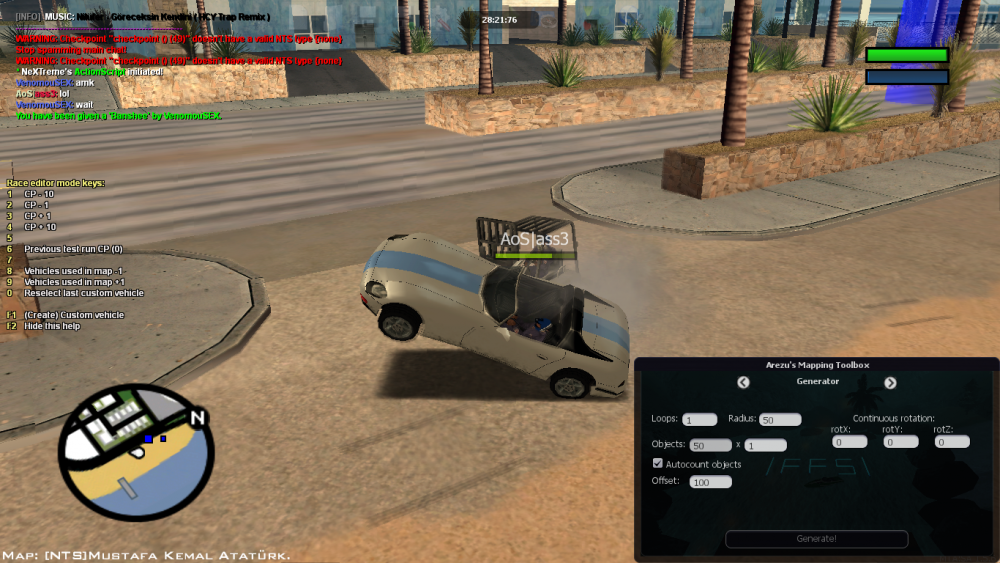Image resolution: width=1000 pixels, height=563 pixels.
Task: Click the Loops input field
Action: pos(700,420)
